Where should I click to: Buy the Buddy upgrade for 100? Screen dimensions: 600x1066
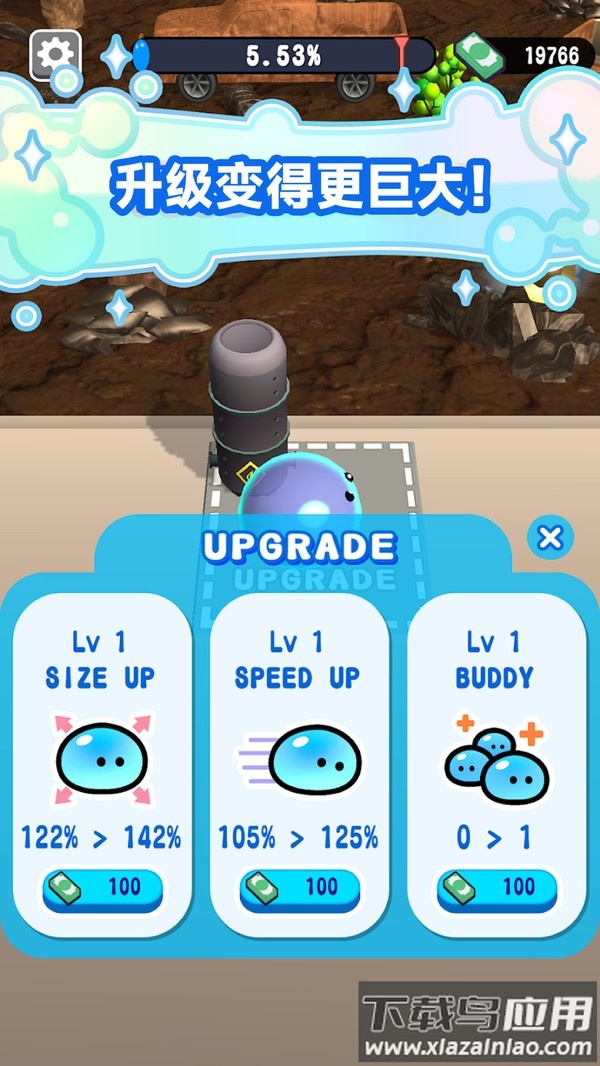[497, 888]
